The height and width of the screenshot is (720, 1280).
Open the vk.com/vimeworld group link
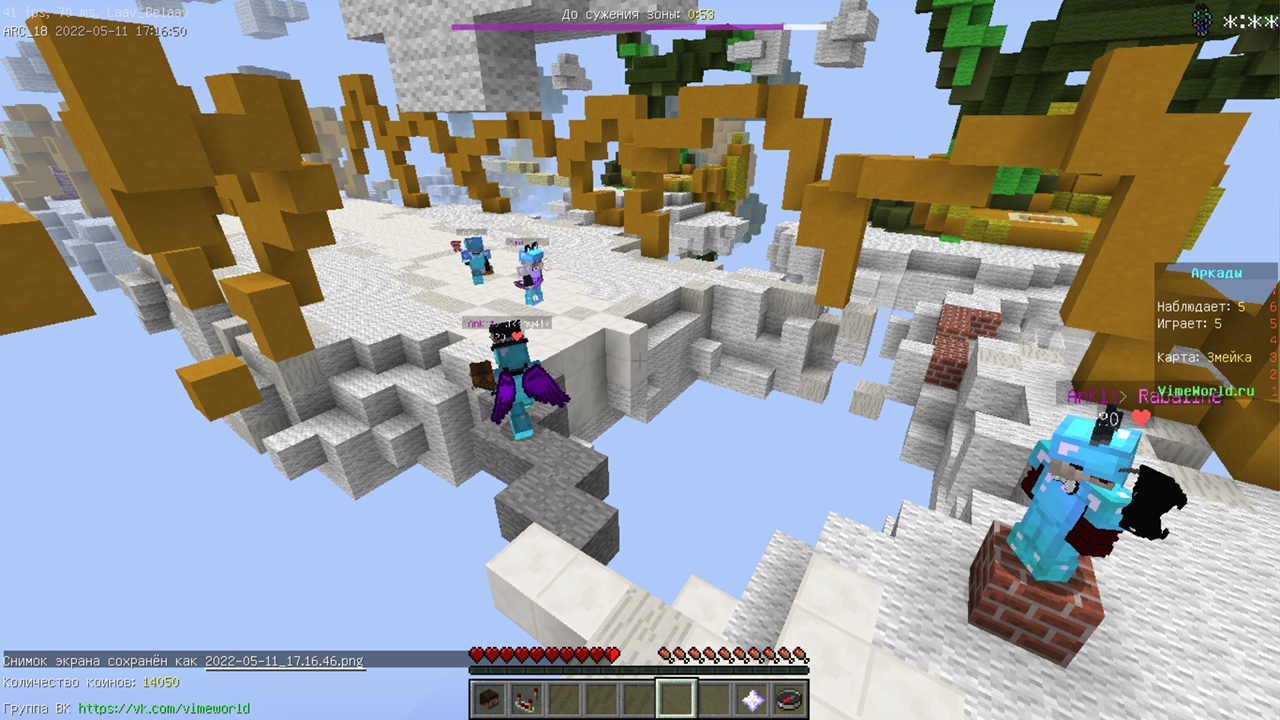tap(164, 708)
